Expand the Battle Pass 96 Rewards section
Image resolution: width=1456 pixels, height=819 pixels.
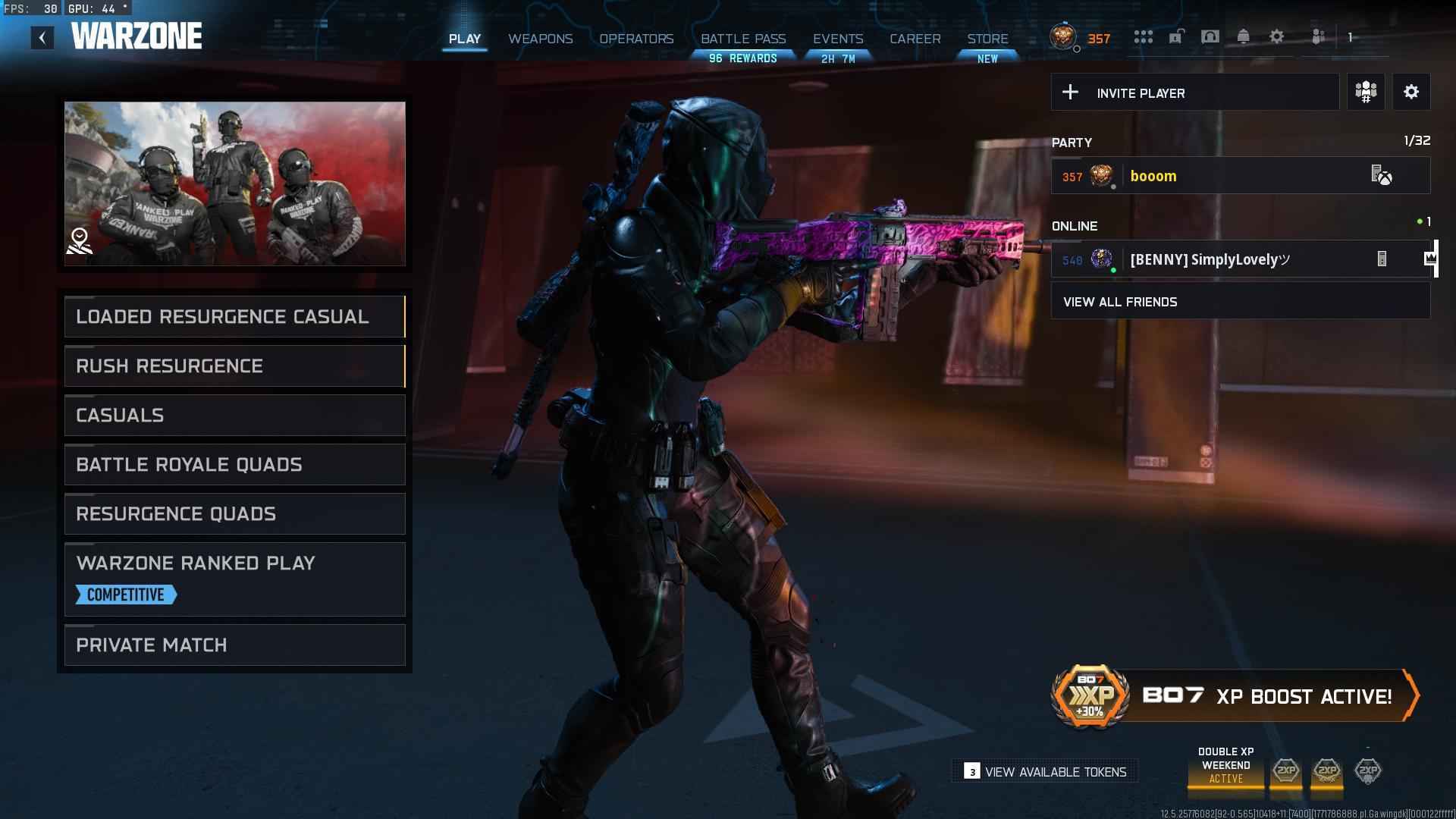[x=744, y=39]
